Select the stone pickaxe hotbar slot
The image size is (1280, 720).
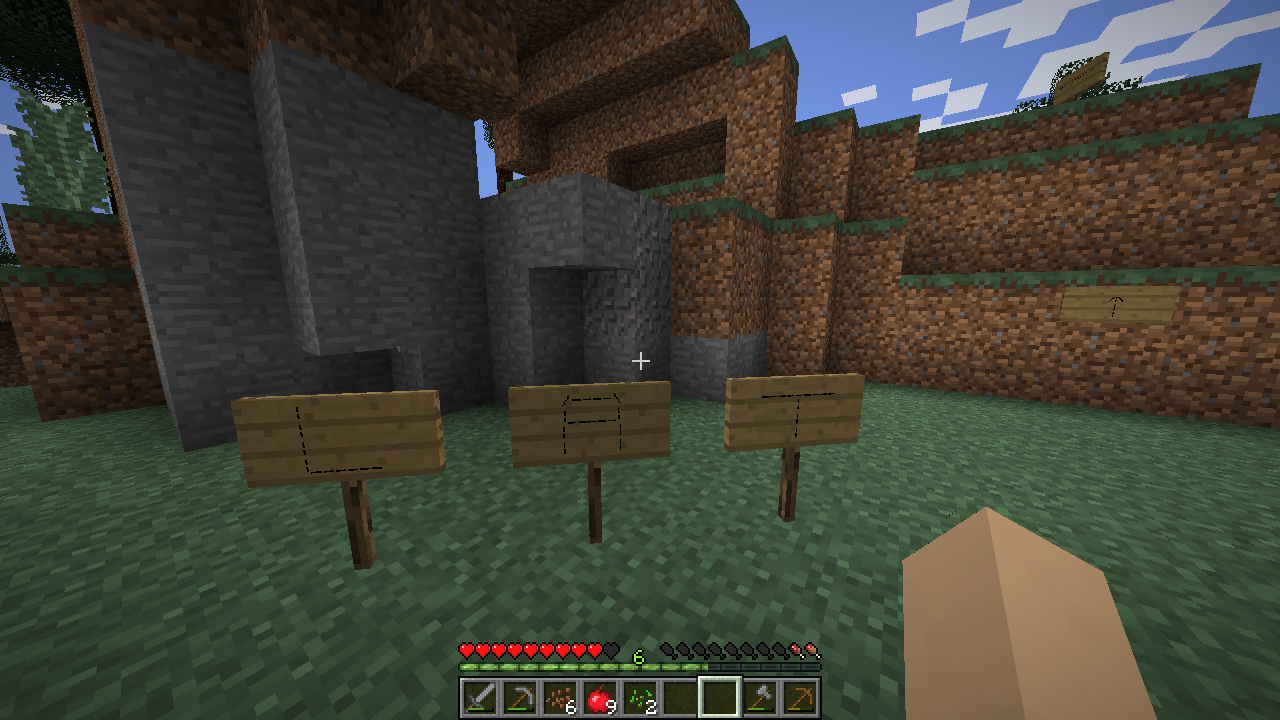(x=519, y=697)
